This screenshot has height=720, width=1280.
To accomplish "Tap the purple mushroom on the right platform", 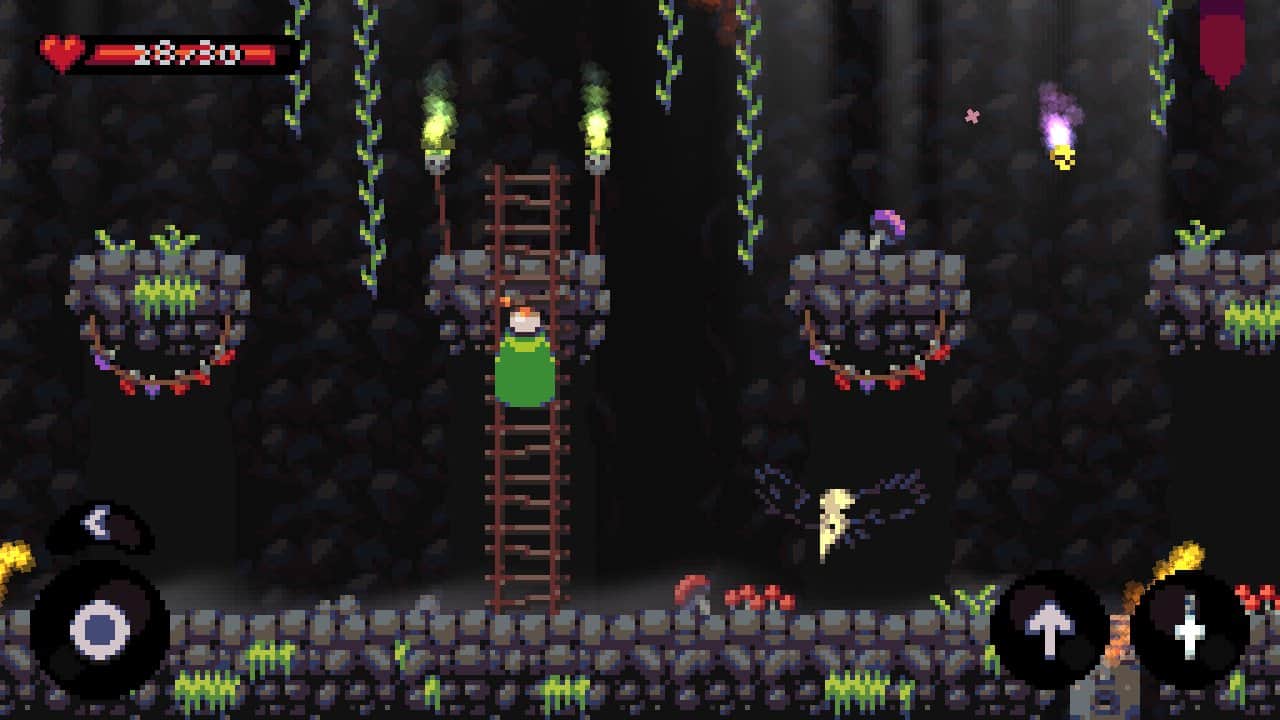I will coord(888,222).
